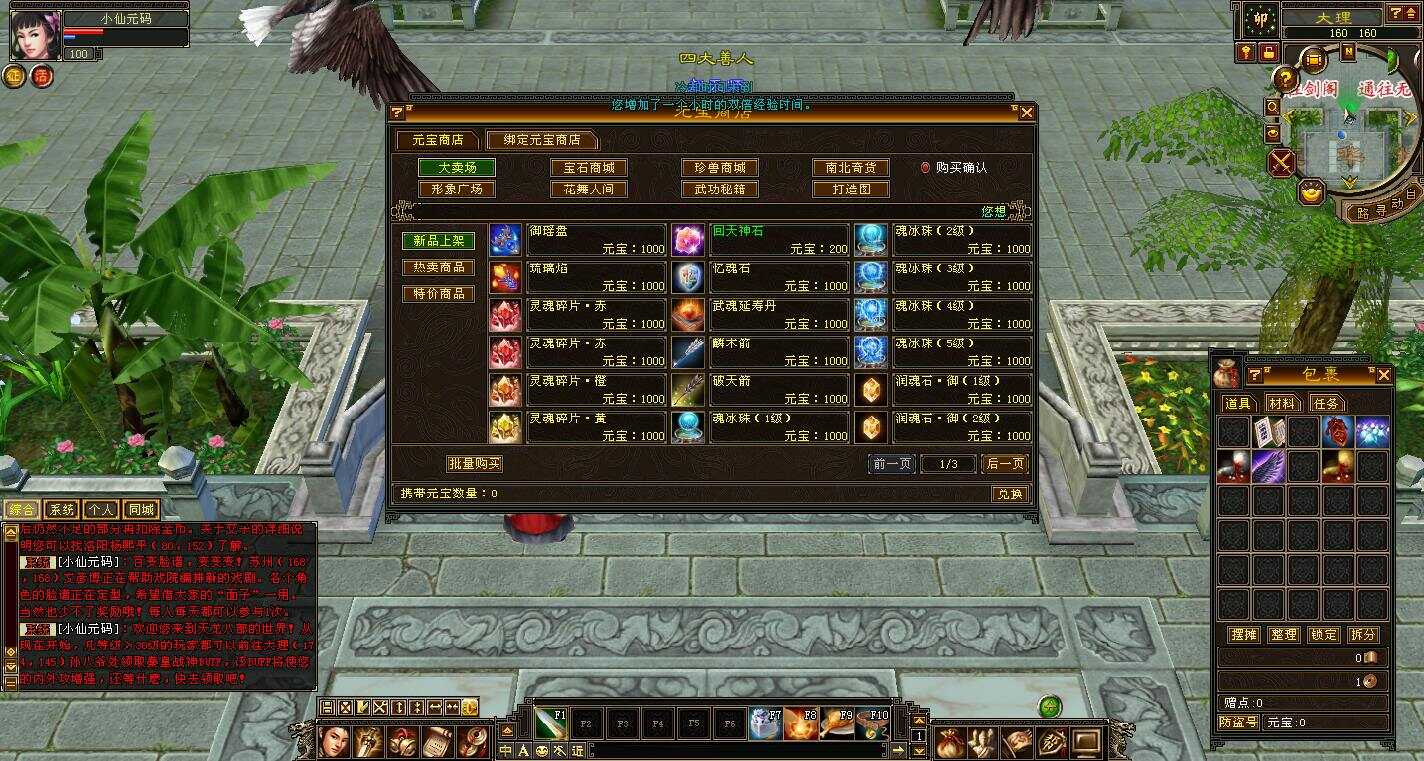This screenshot has width=1424, height=761.
Task: Show the 热卖商品 list
Action: click(x=438, y=268)
